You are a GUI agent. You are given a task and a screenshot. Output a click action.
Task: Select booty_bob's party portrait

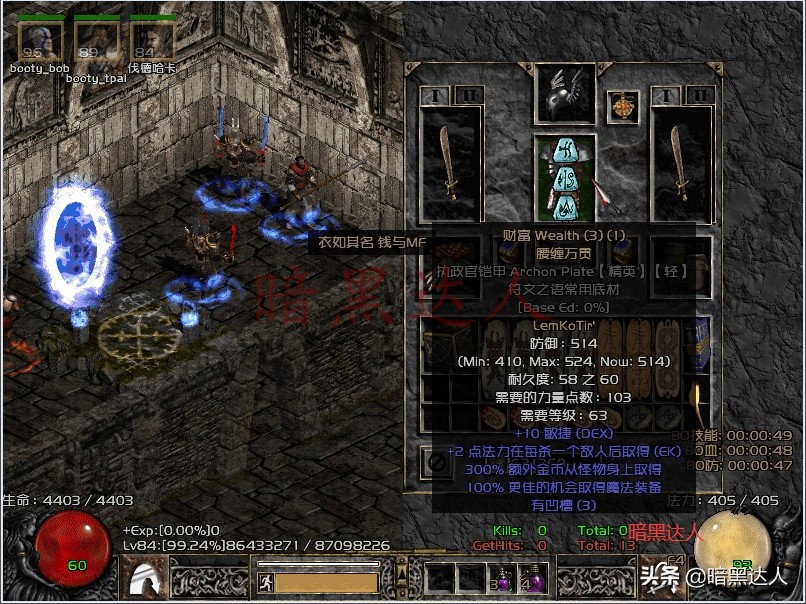(x=39, y=41)
